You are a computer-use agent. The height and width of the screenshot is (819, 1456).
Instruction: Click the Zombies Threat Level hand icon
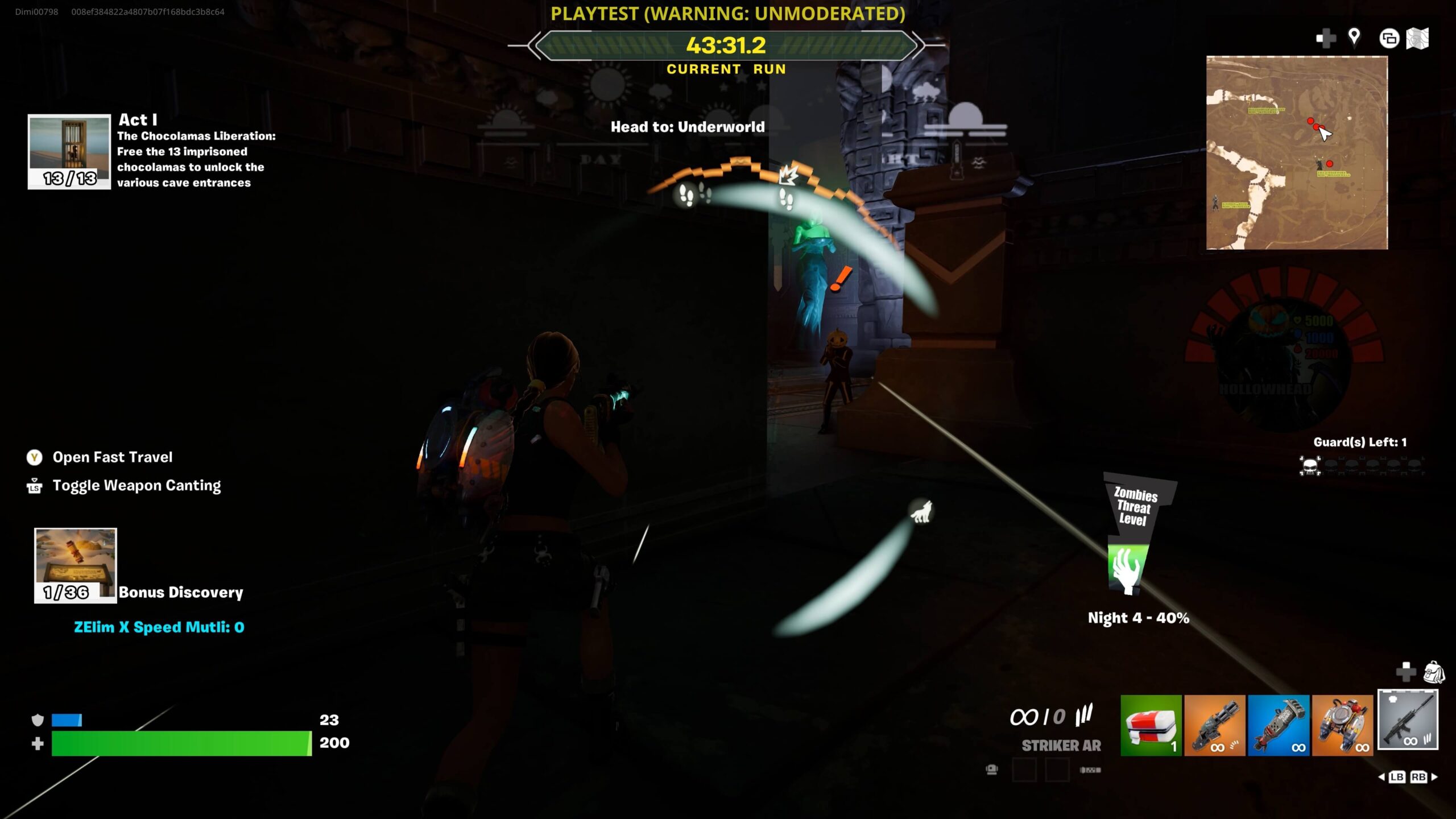click(x=1126, y=569)
